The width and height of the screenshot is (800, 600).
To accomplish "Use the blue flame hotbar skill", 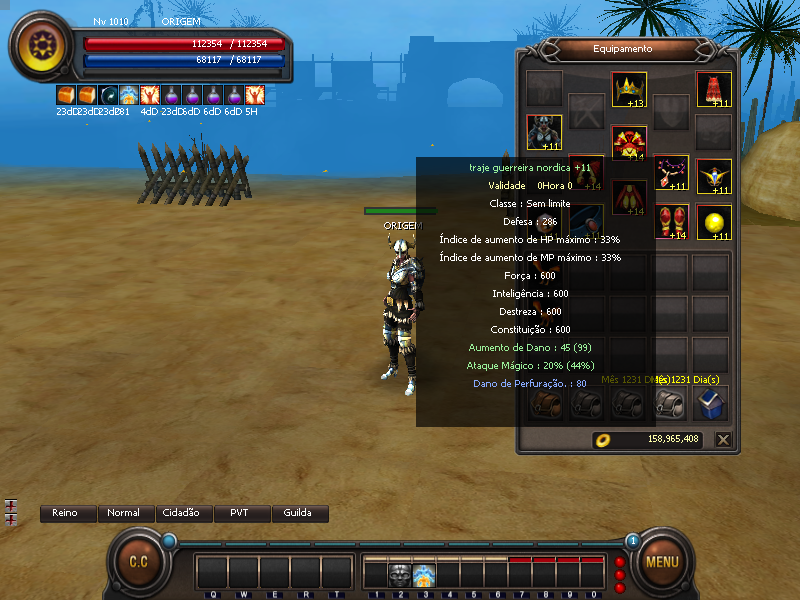I will (x=423, y=574).
